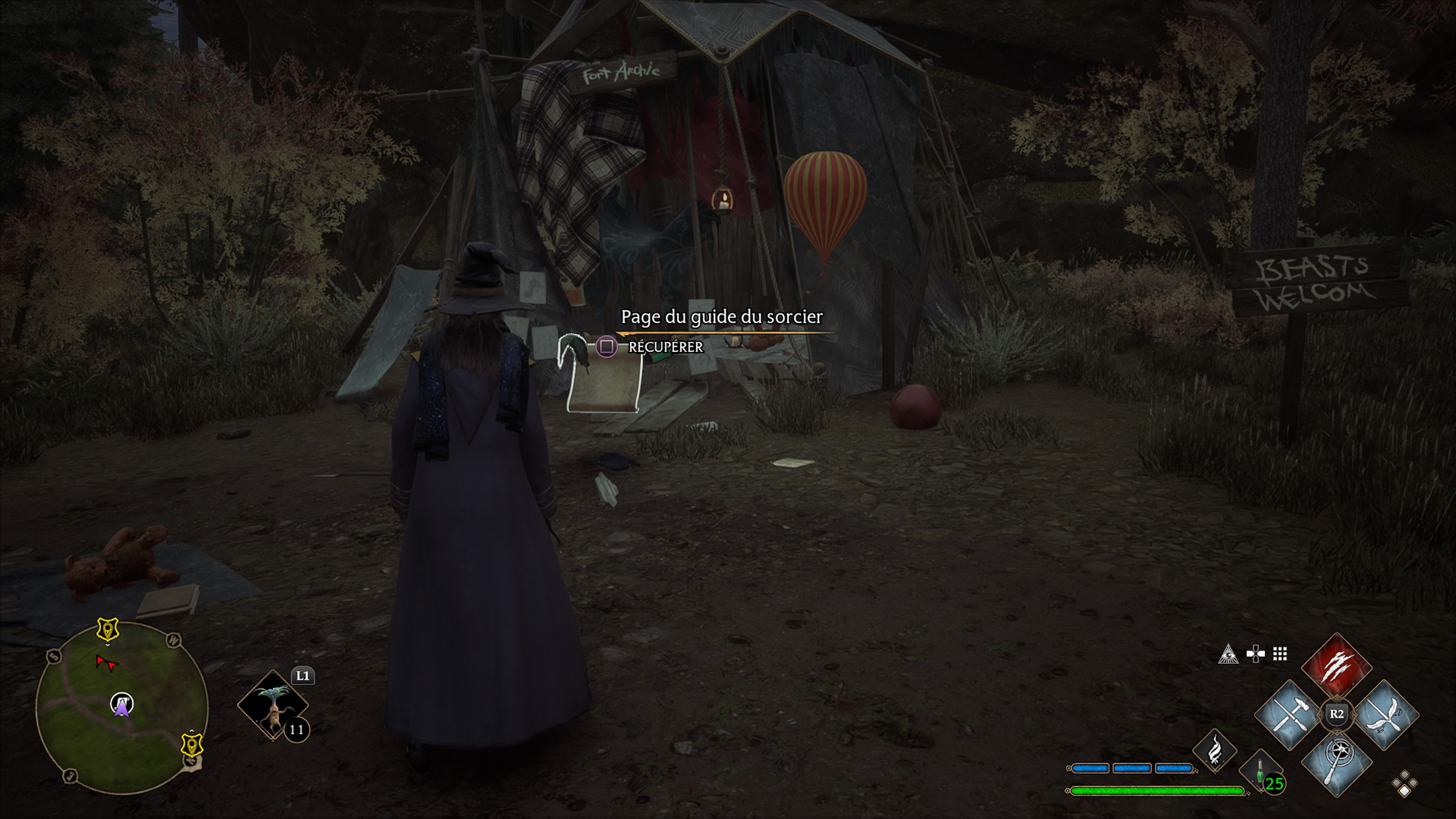Viewport: 1456px width, 819px height.
Task: Click the eye-in-triangle Revelio icon
Action: 1228,654
